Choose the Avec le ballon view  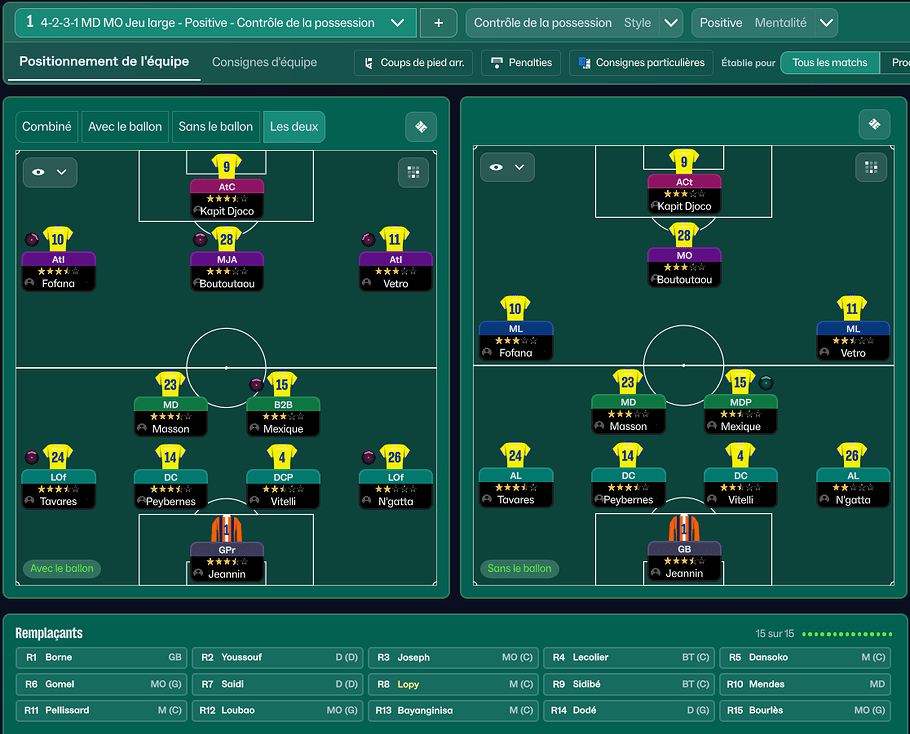[125, 127]
